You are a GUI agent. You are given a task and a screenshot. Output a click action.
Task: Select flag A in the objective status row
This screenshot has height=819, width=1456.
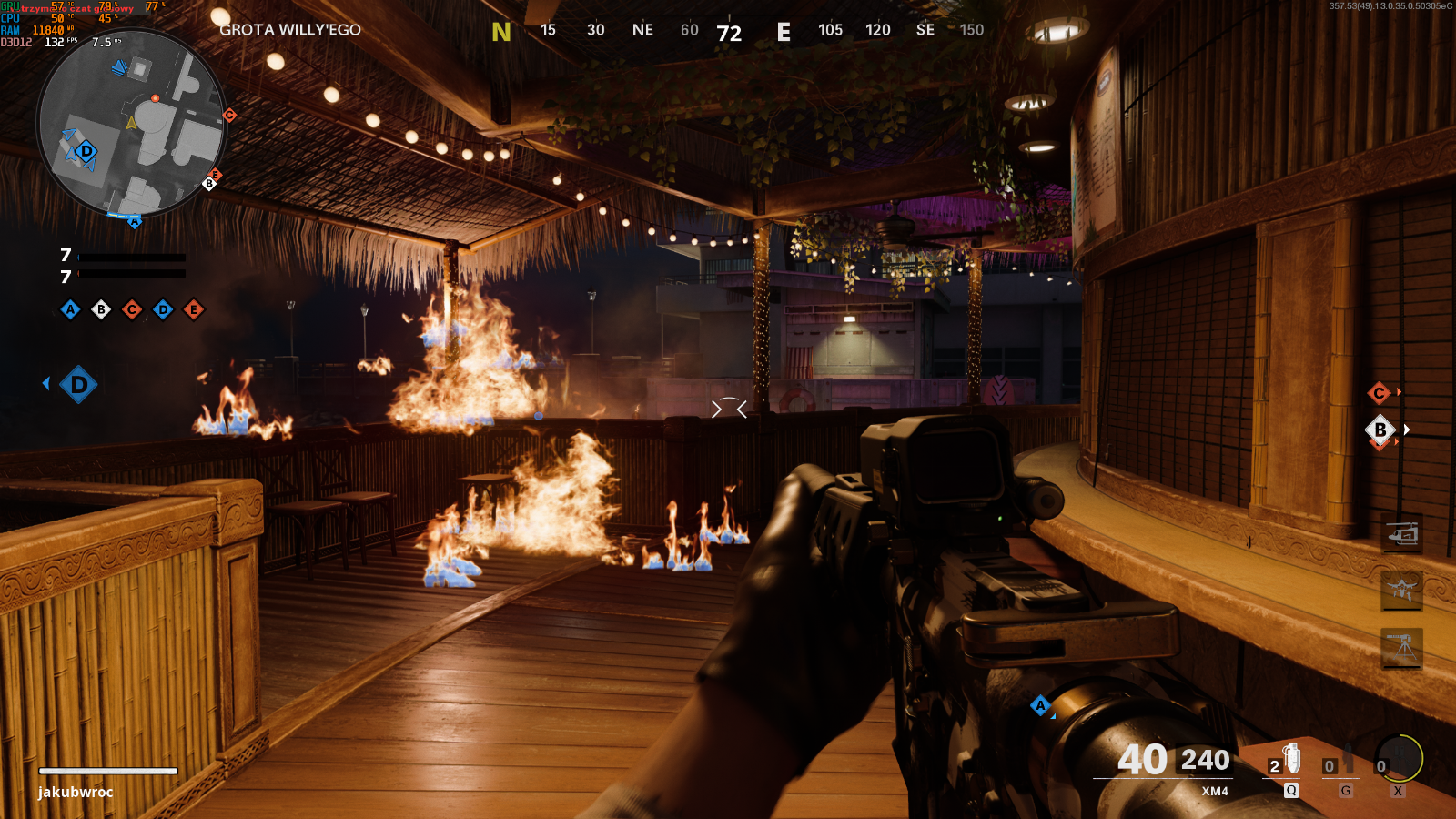click(70, 309)
